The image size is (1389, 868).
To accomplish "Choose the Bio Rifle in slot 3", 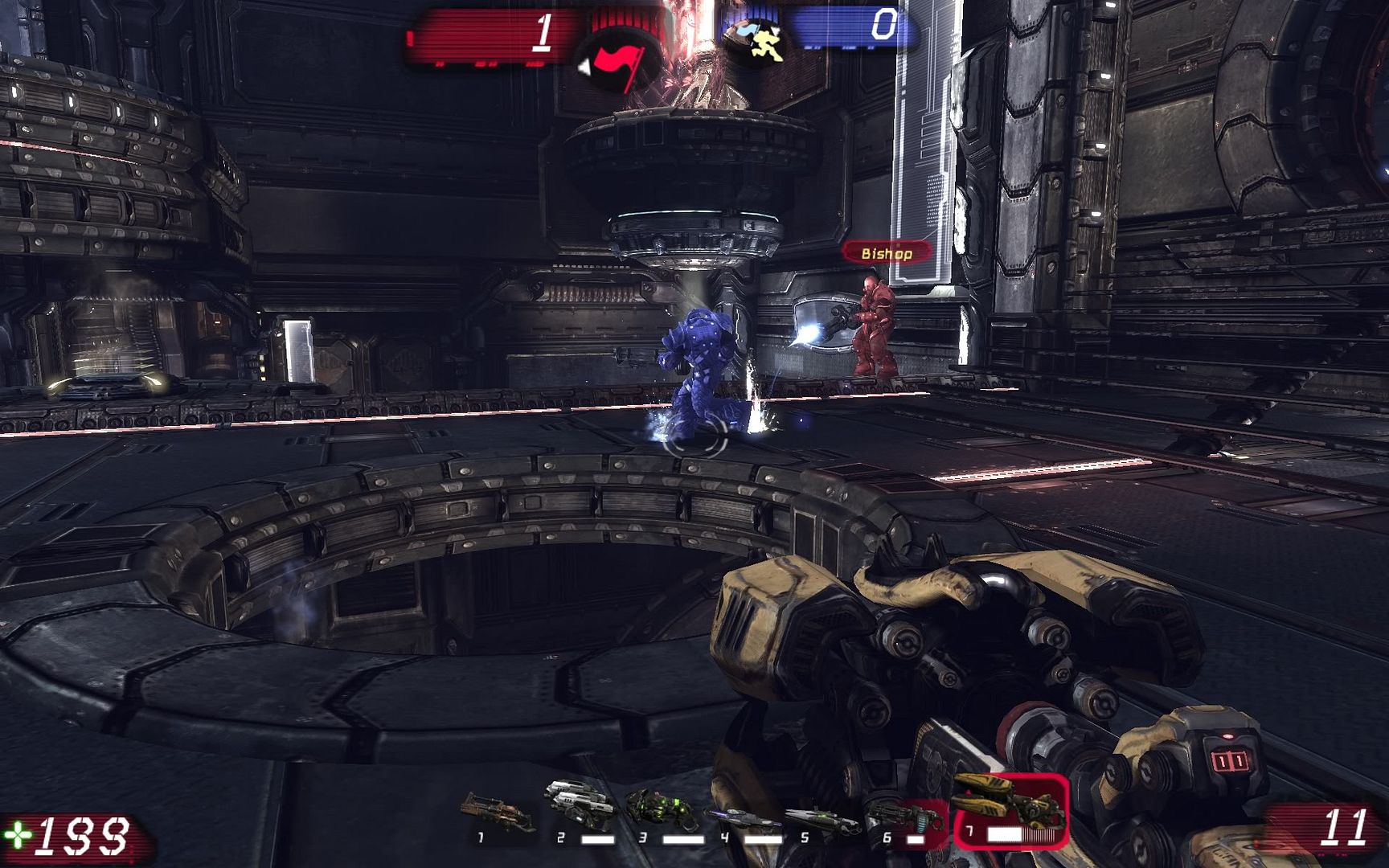I will (x=662, y=810).
